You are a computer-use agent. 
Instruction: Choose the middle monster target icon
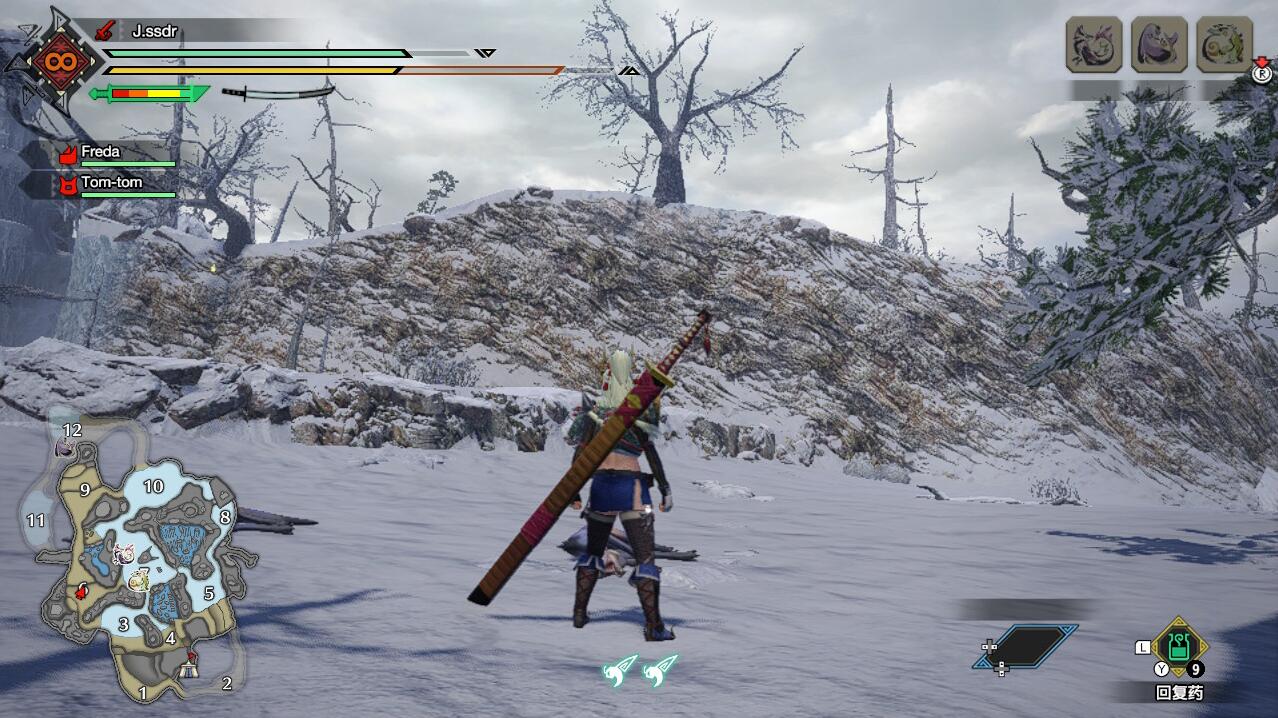[x=1159, y=45]
